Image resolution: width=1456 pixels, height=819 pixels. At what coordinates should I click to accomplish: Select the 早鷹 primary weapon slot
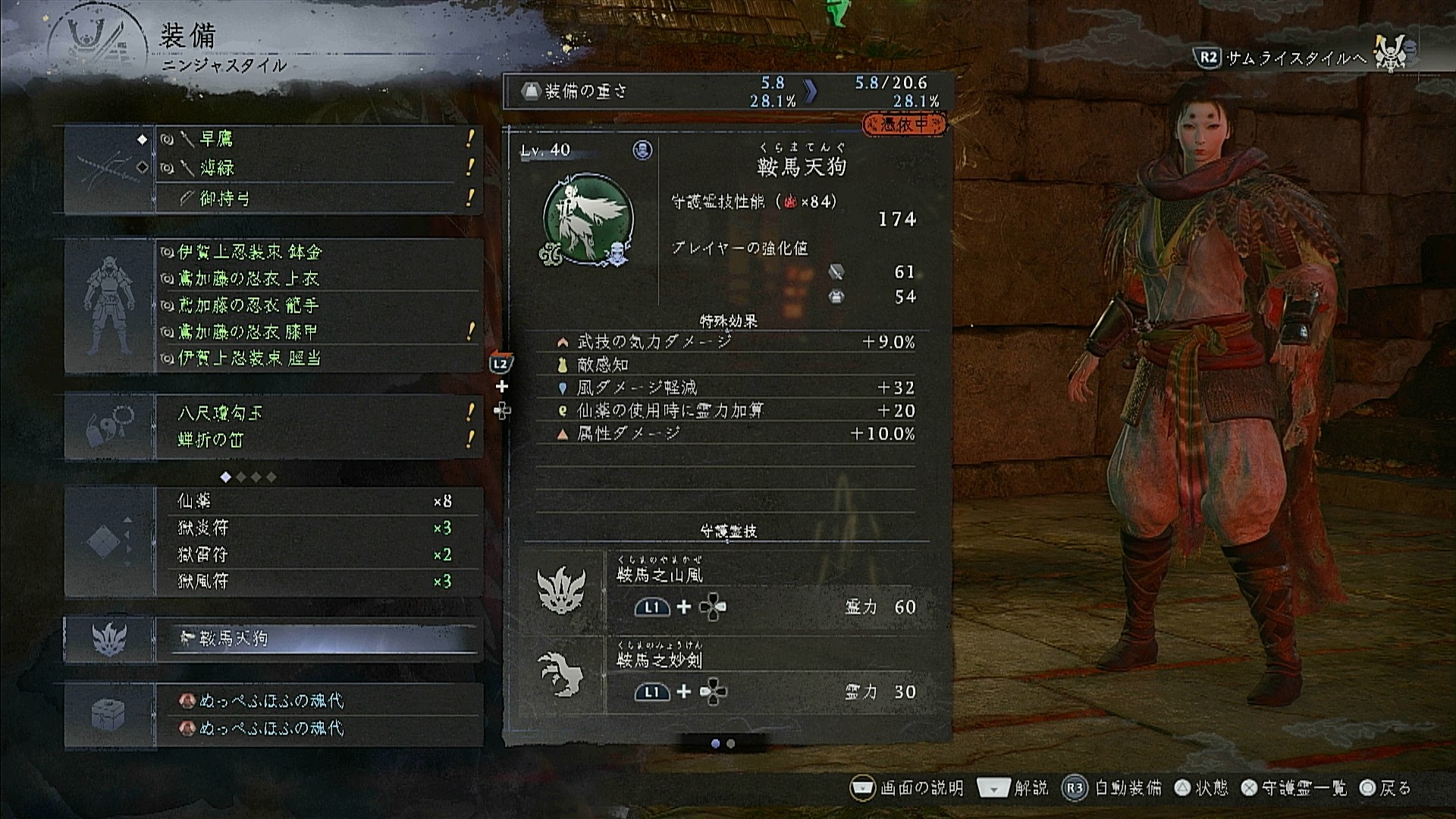(x=318, y=140)
